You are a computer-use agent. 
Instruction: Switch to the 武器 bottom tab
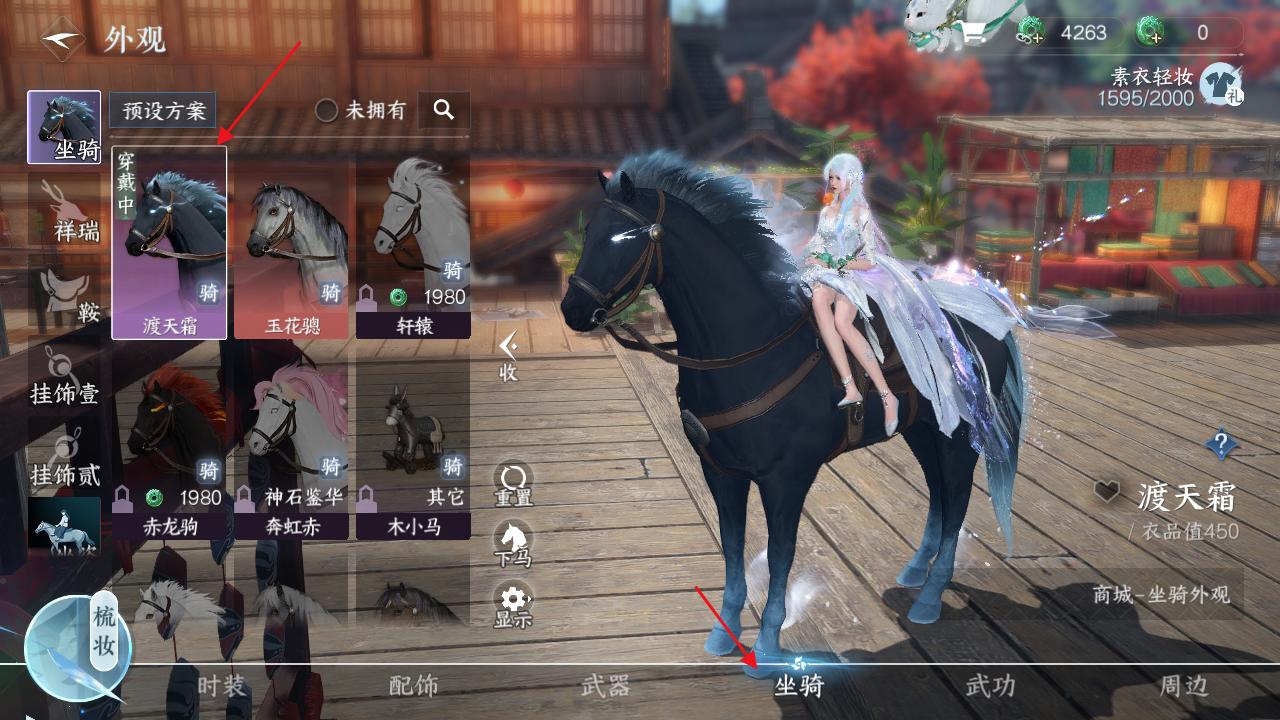tap(605, 686)
